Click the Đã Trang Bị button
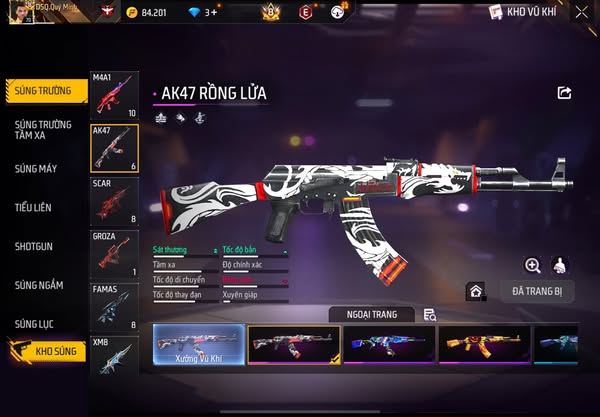600x417 pixels. (536, 291)
